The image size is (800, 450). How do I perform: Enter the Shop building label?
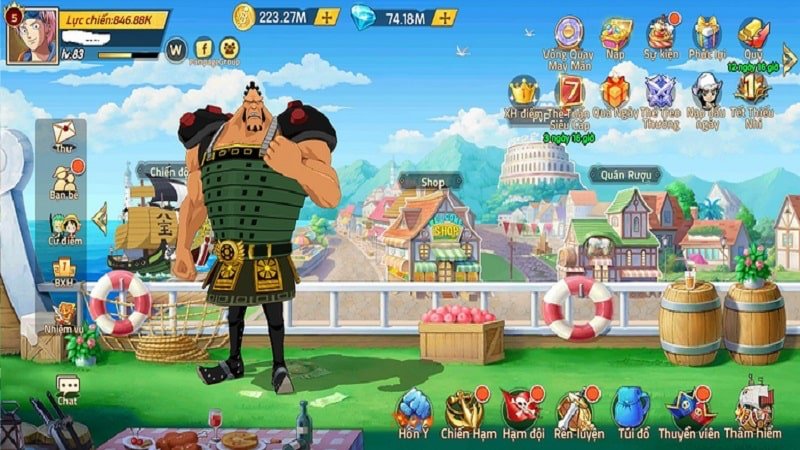click(x=432, y=182)
